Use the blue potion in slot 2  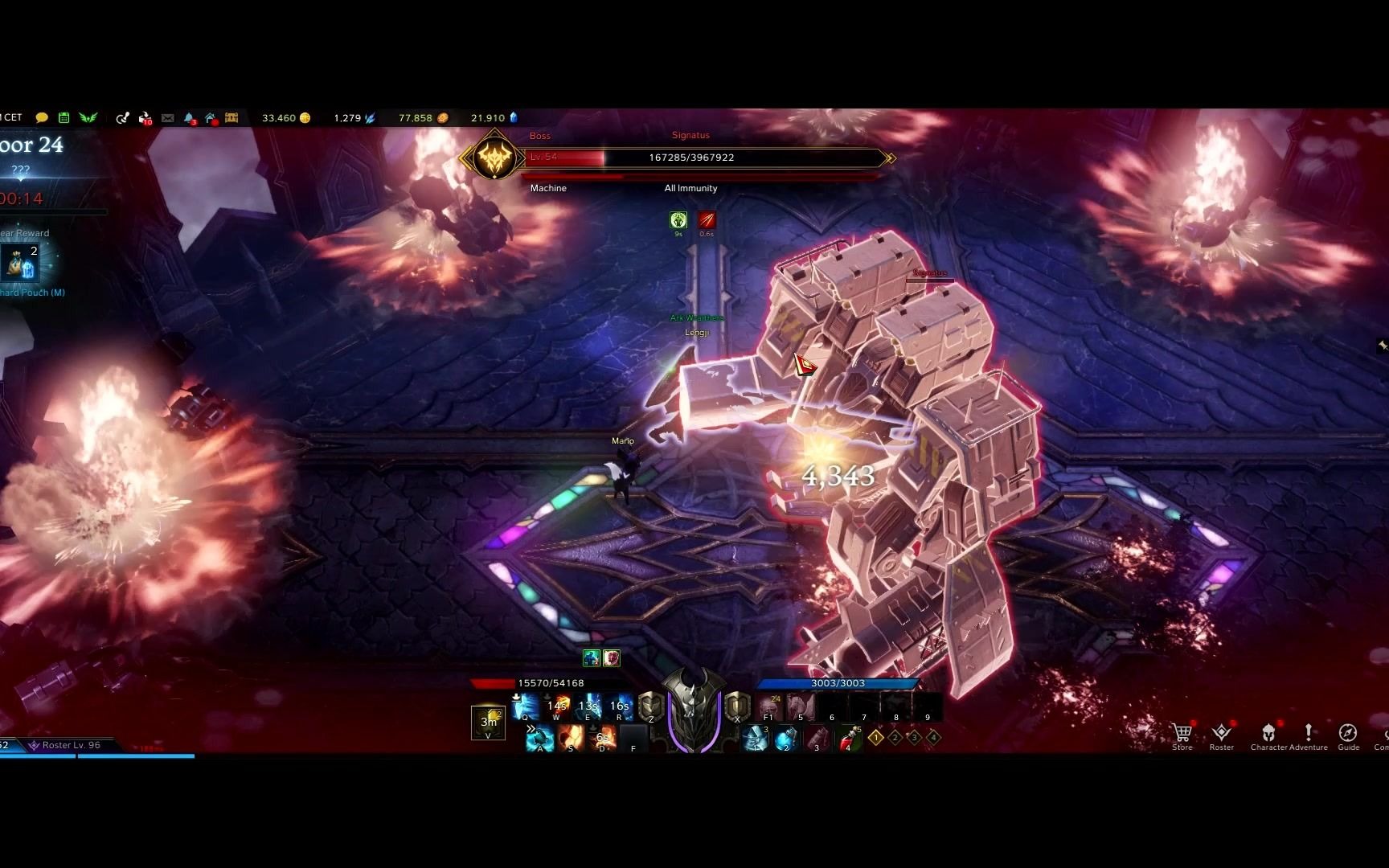[785, 737]
